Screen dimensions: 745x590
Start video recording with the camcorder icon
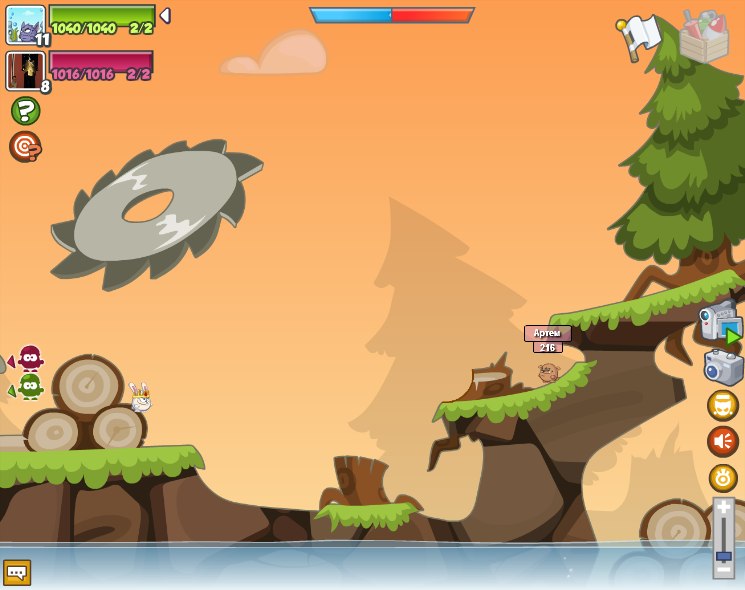pos(720,322)
